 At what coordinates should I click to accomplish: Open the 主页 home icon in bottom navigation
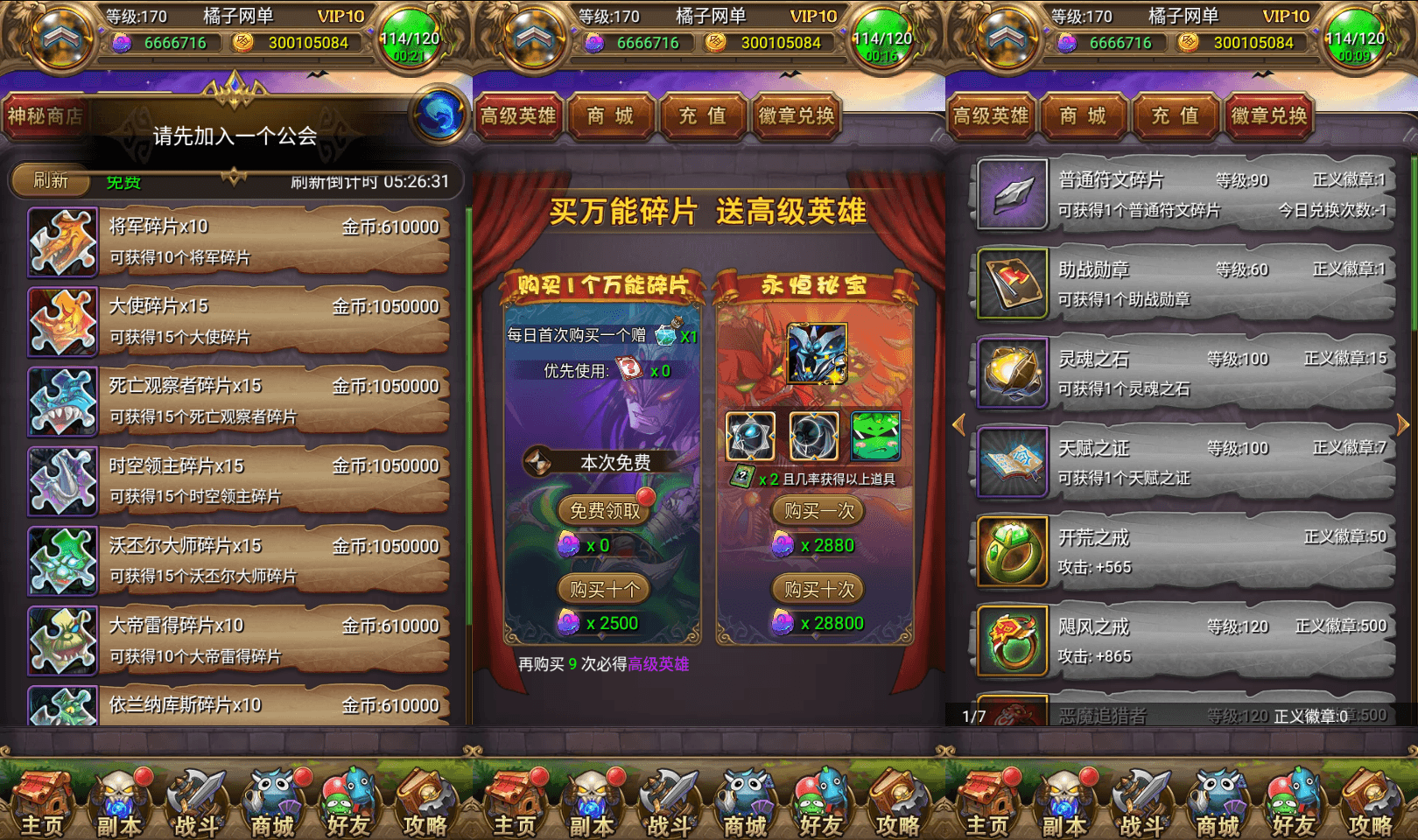tap(42, 801)
